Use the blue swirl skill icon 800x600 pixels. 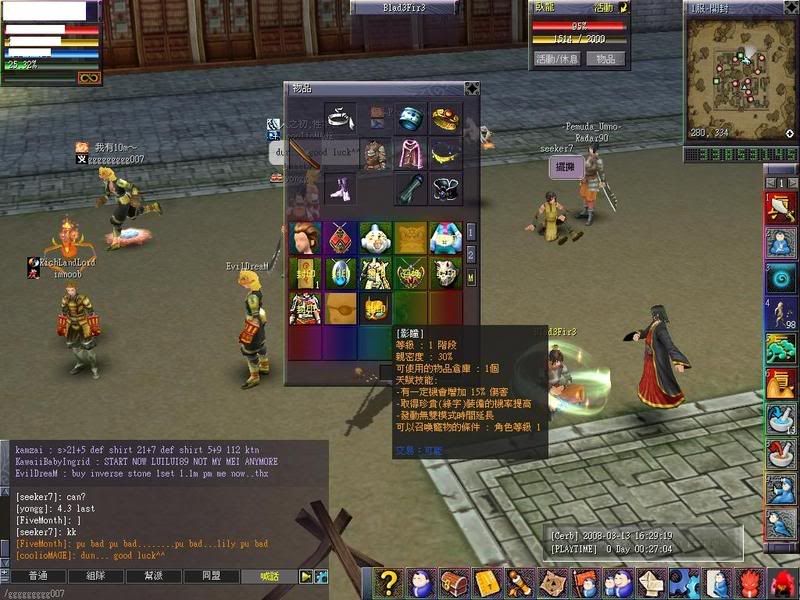click(x=780, y=277)
